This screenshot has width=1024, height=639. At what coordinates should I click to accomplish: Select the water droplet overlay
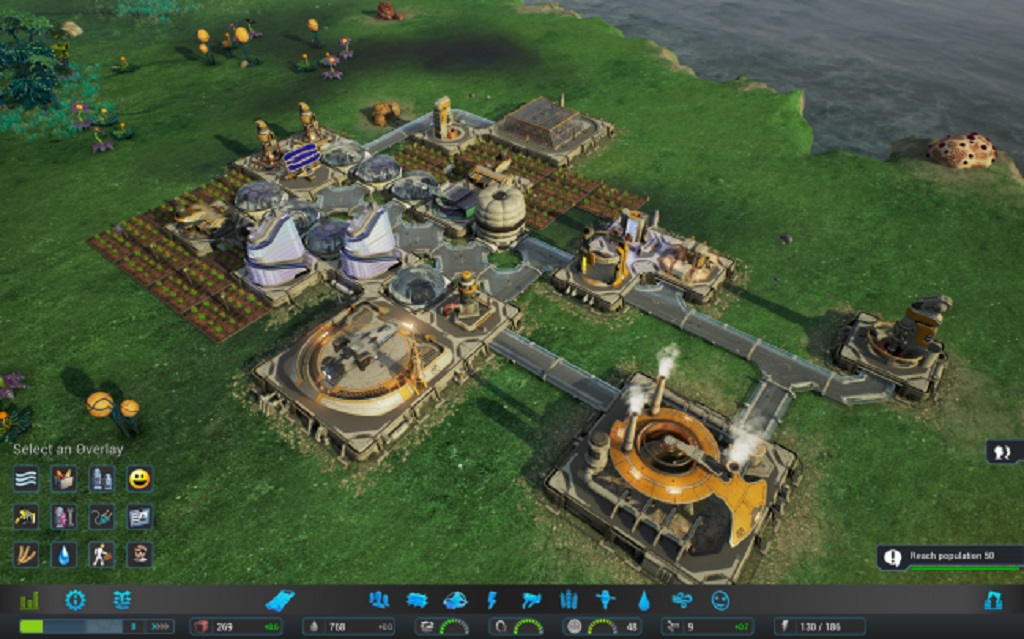pyautogui.click(x=64, y=554)
